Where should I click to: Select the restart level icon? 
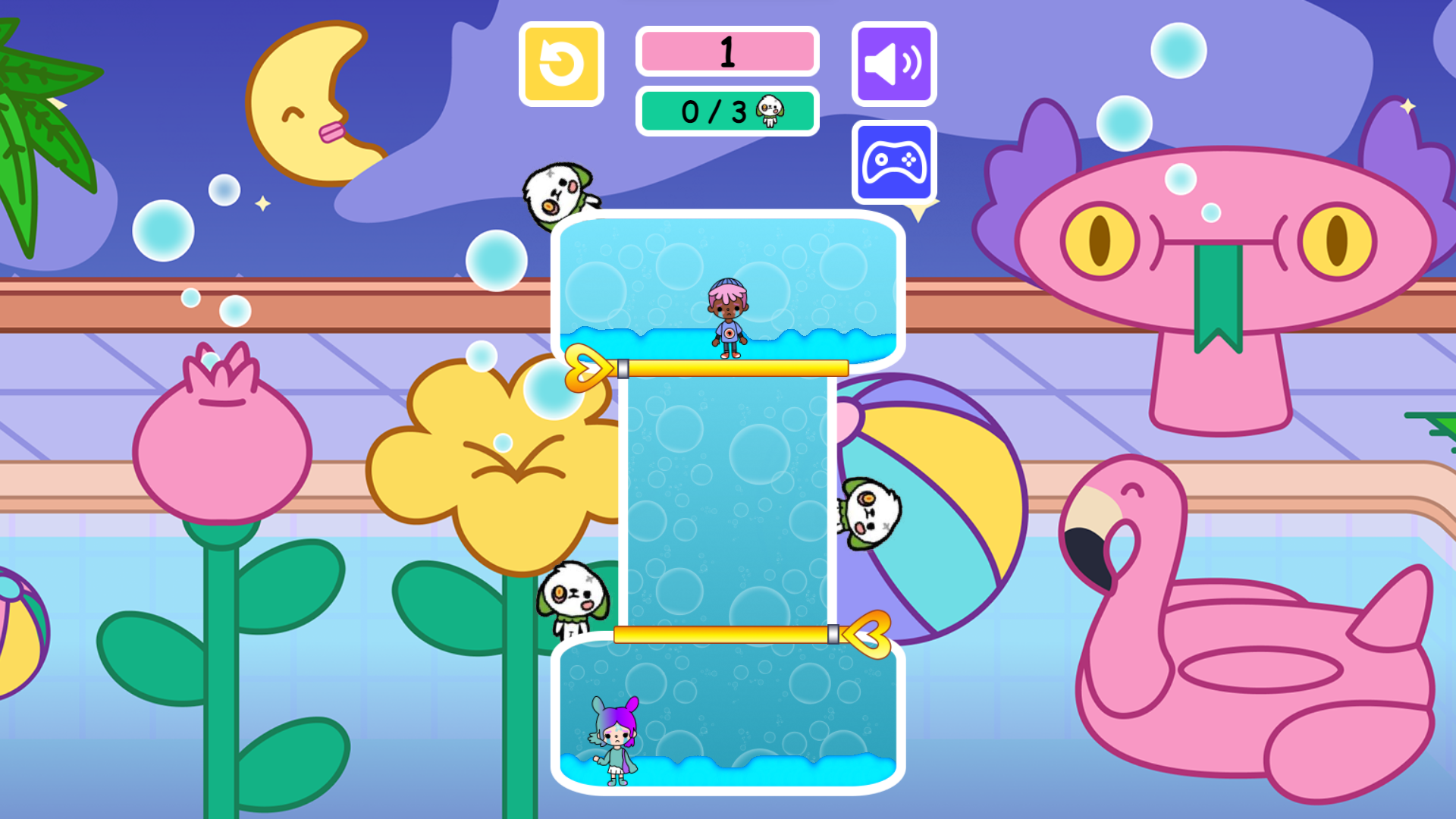562,63
